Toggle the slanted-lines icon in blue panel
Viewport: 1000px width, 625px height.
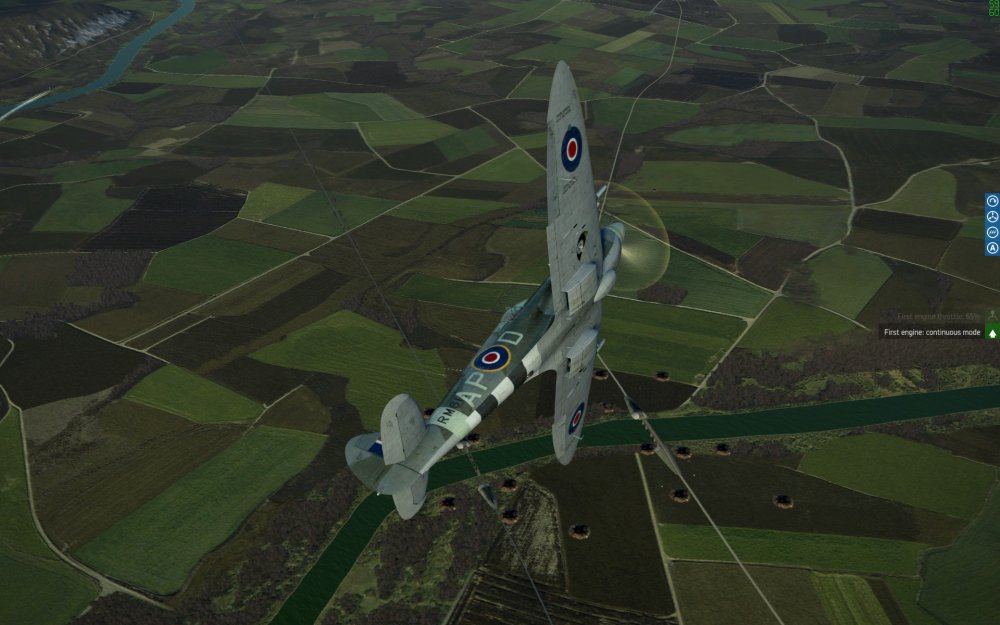click(x=992, y=232)
